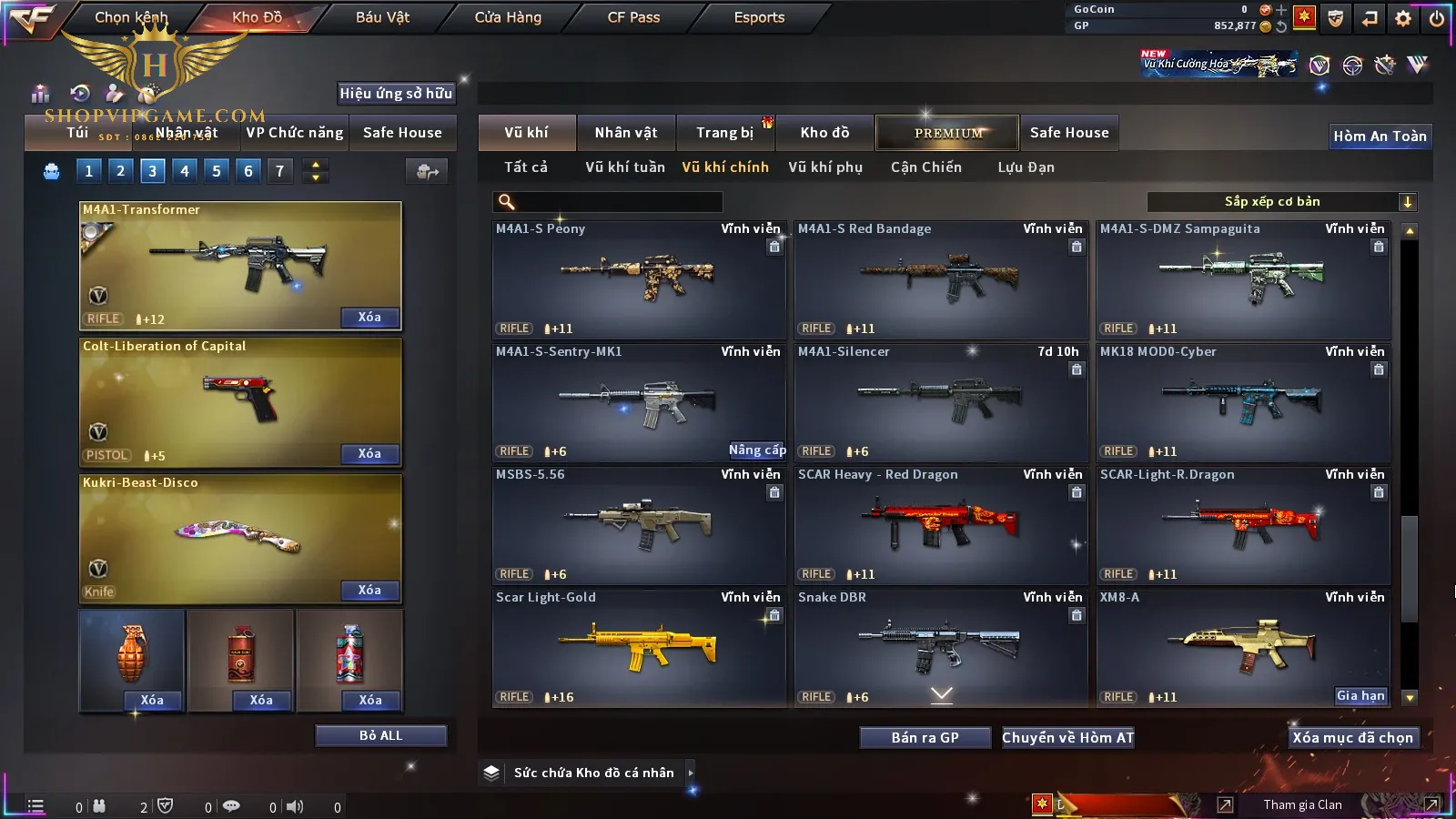This screenshot has width=1456, height=819.
Task: Select bag slot number 5
Action: [x=217, y=171]
